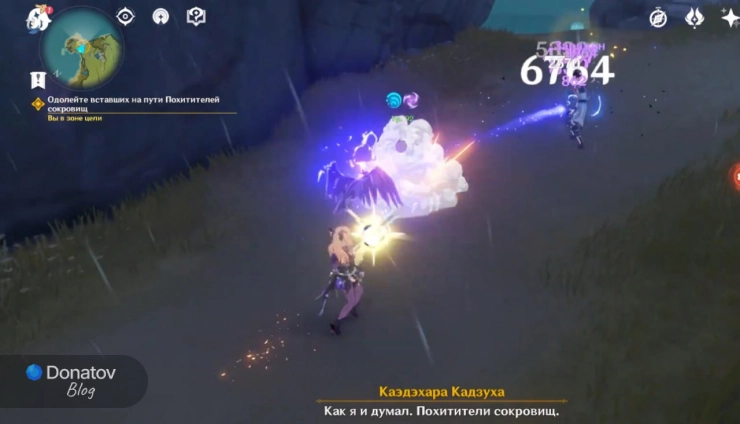Open the winged Battle Pass icon
Image resolution: width=740 pixels, height=424 pixels.
694,17
